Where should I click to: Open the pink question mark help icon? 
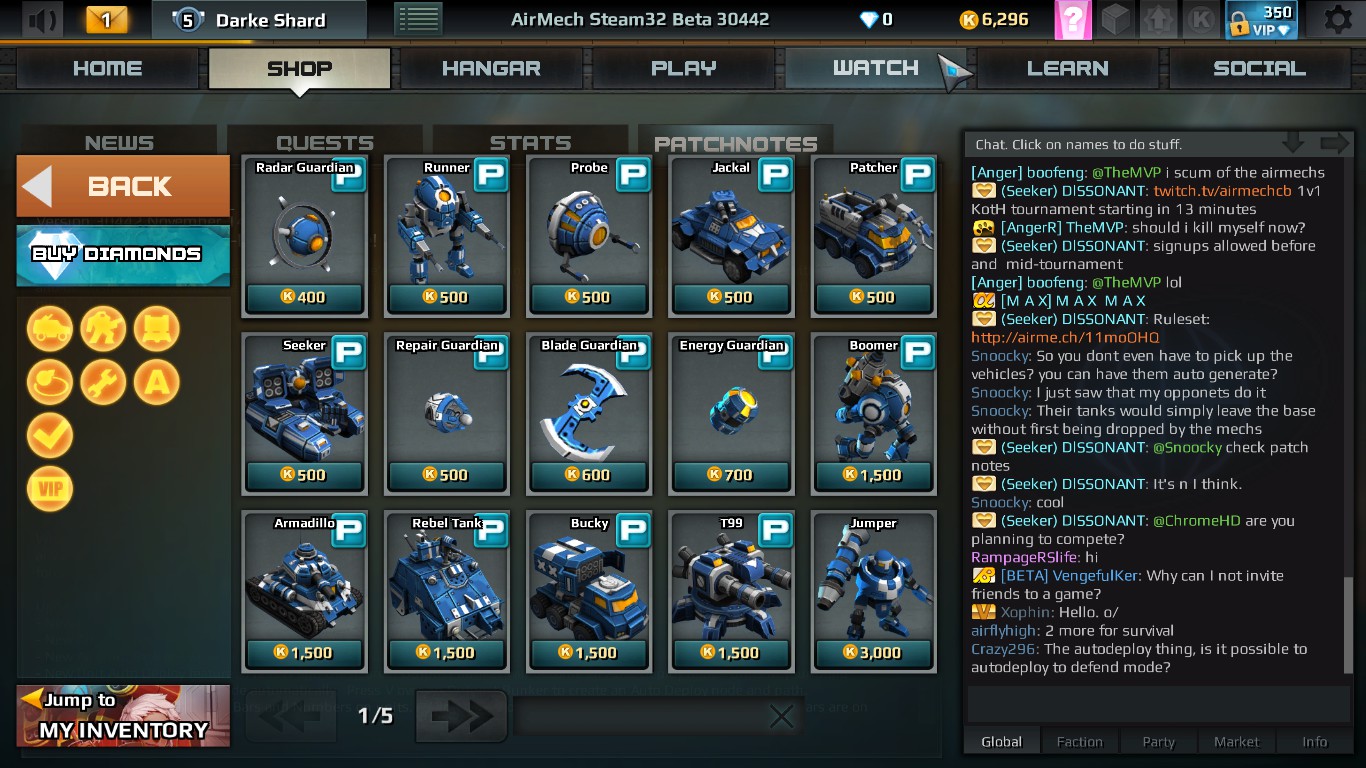point(1072,20)
